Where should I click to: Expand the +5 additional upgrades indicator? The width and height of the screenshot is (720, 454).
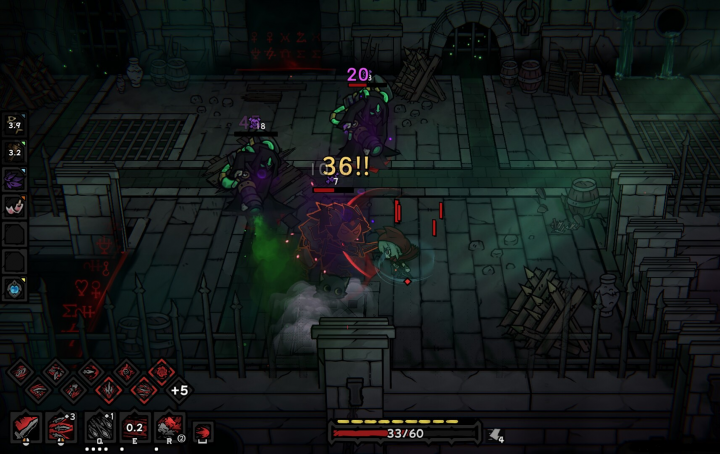pos(180,390)
